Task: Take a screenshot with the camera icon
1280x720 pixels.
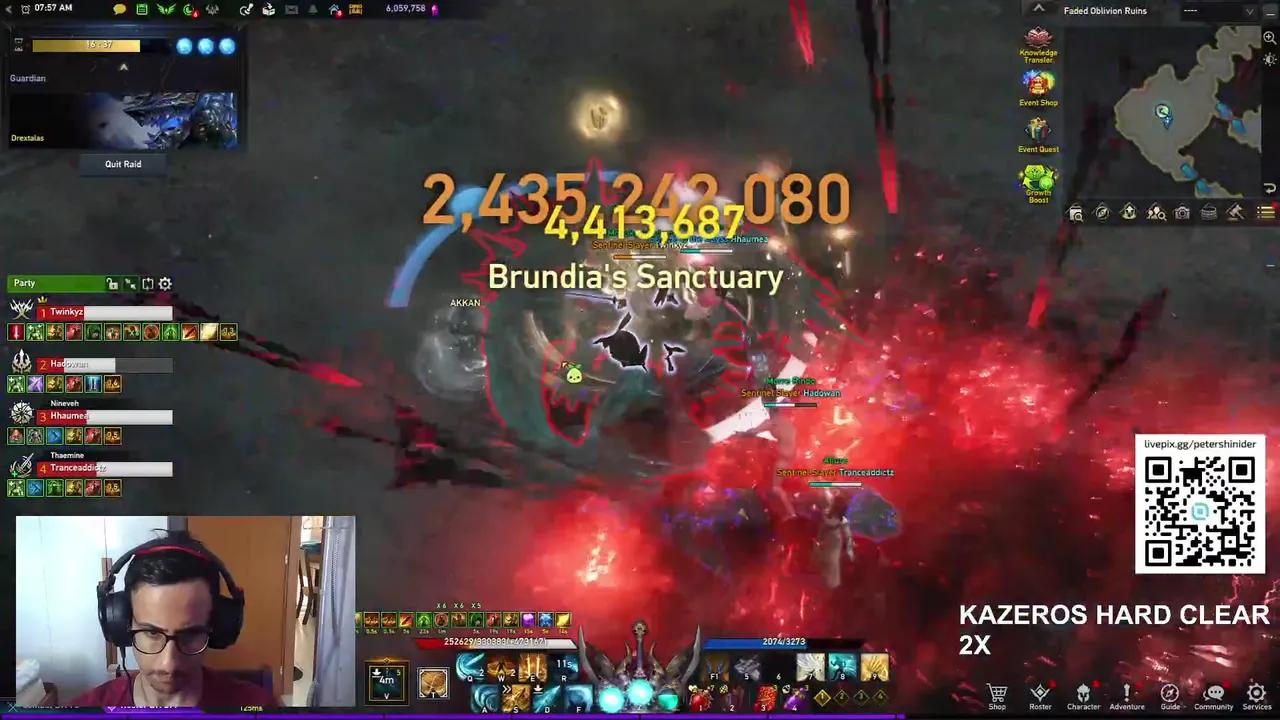Action: coord(1182,213)
